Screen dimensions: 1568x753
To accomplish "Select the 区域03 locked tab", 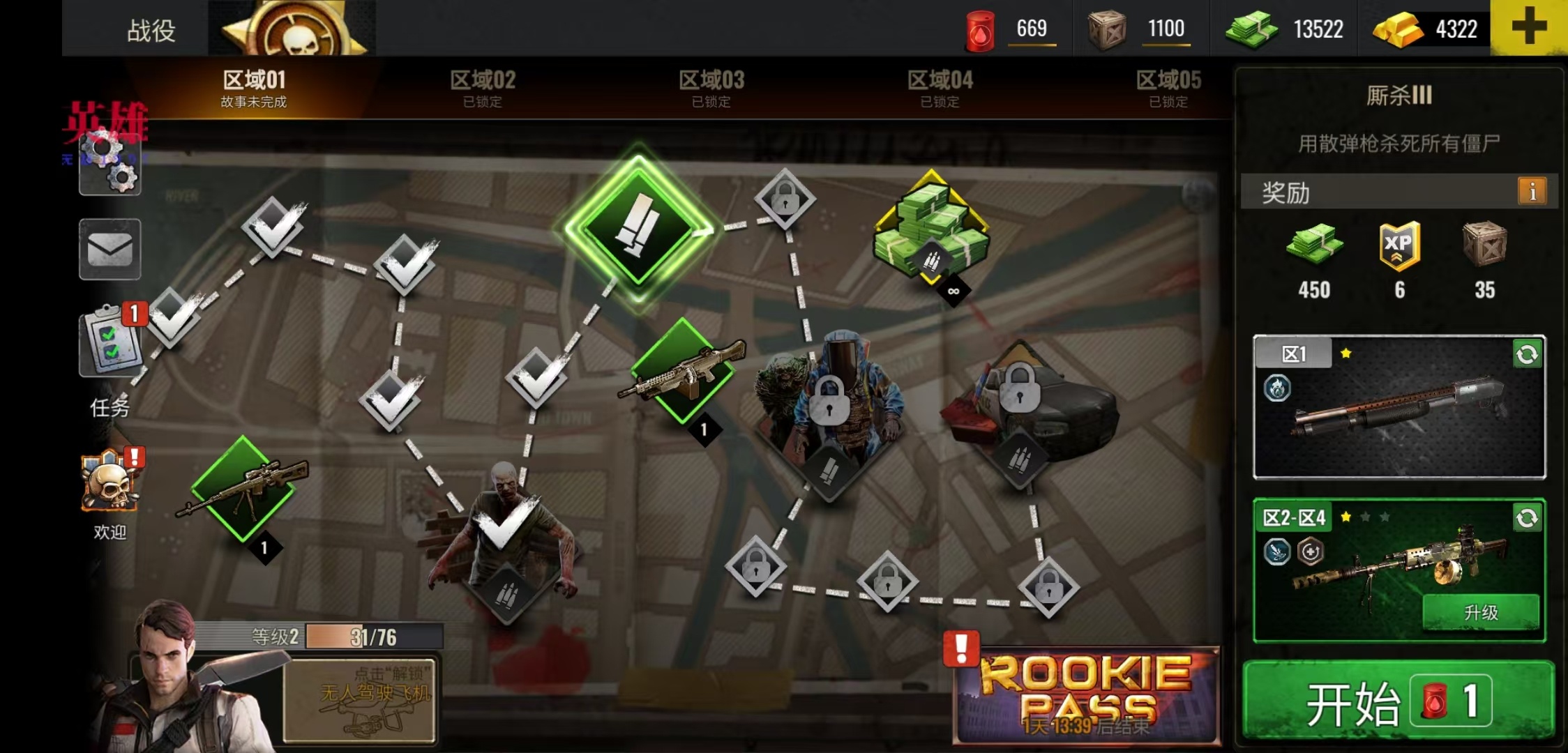I will [711, 89].
